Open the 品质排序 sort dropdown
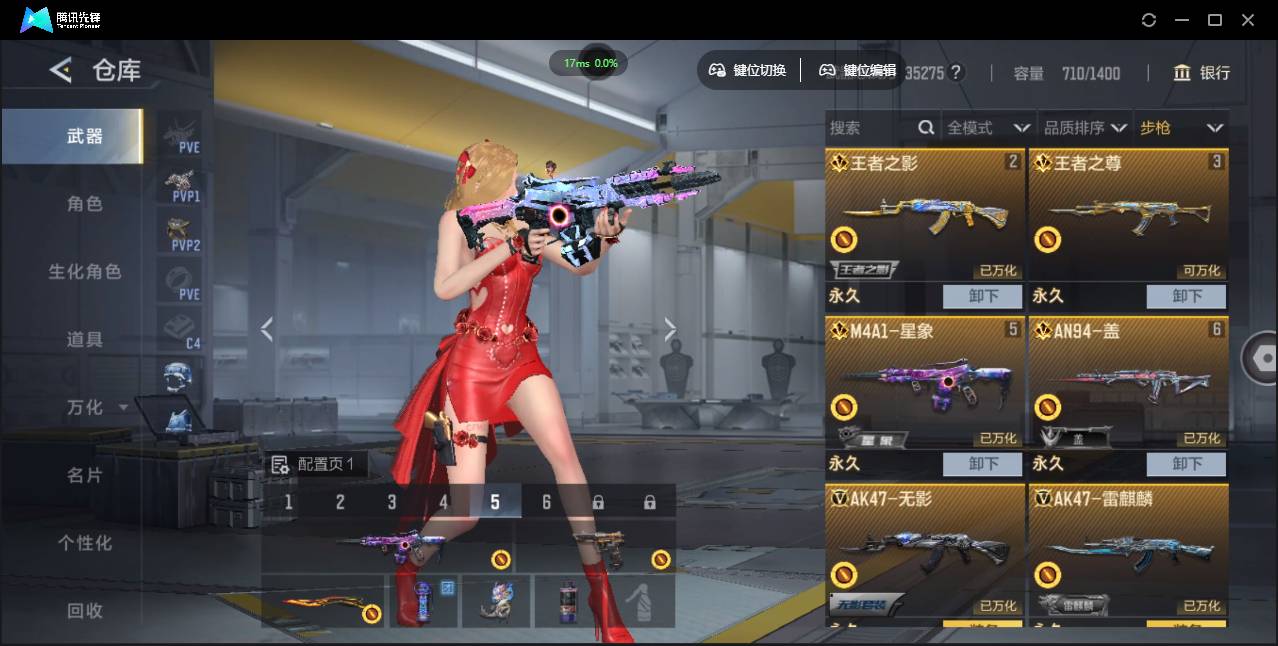 click(1085, 128)
